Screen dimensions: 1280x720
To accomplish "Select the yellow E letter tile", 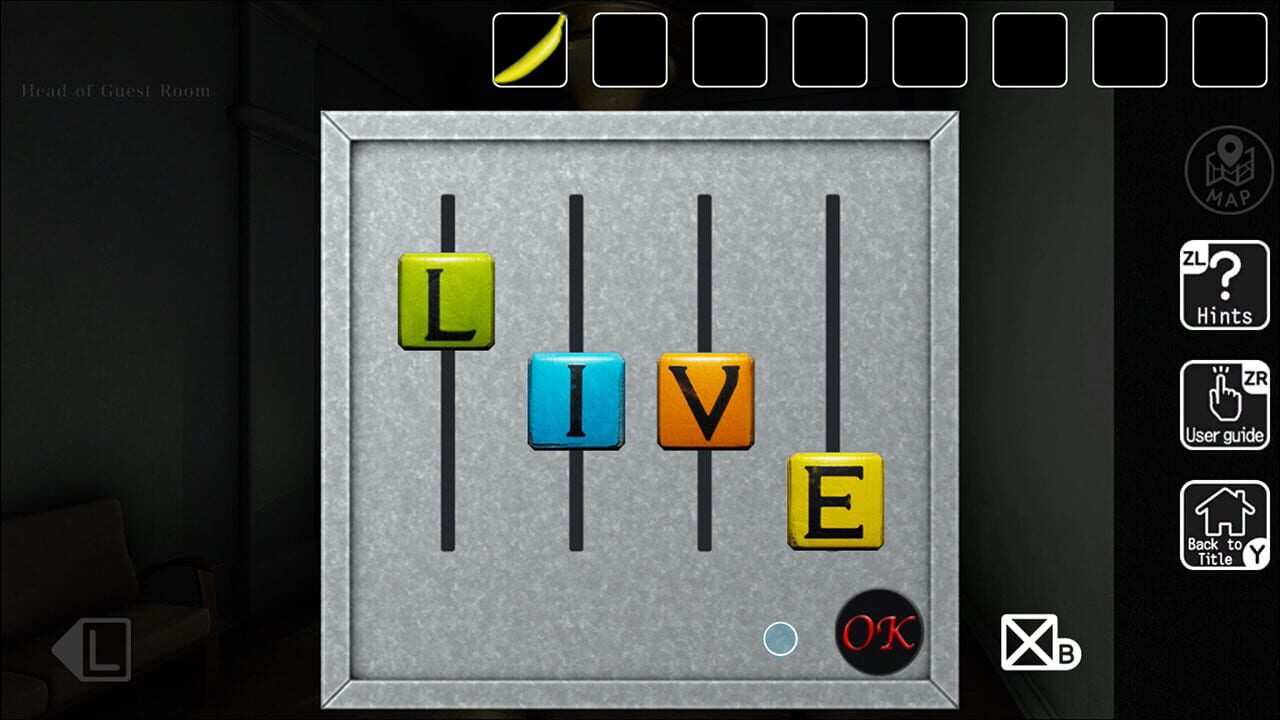I will pyautogui.click(x=836, y=503).
